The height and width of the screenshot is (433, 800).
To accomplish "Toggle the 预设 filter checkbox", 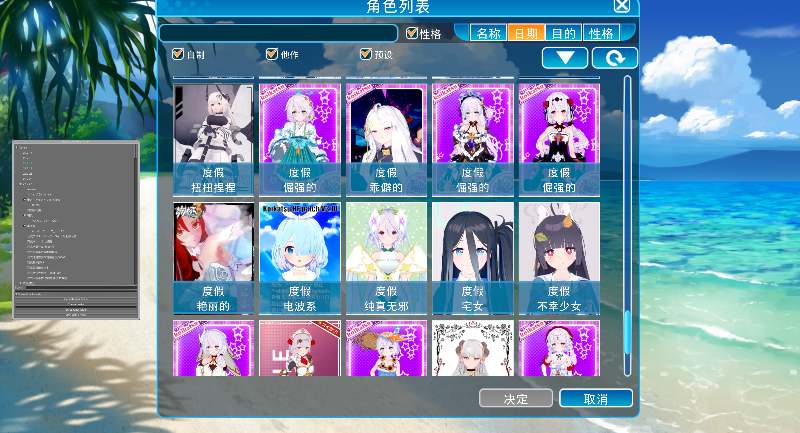I will point(365,54).
